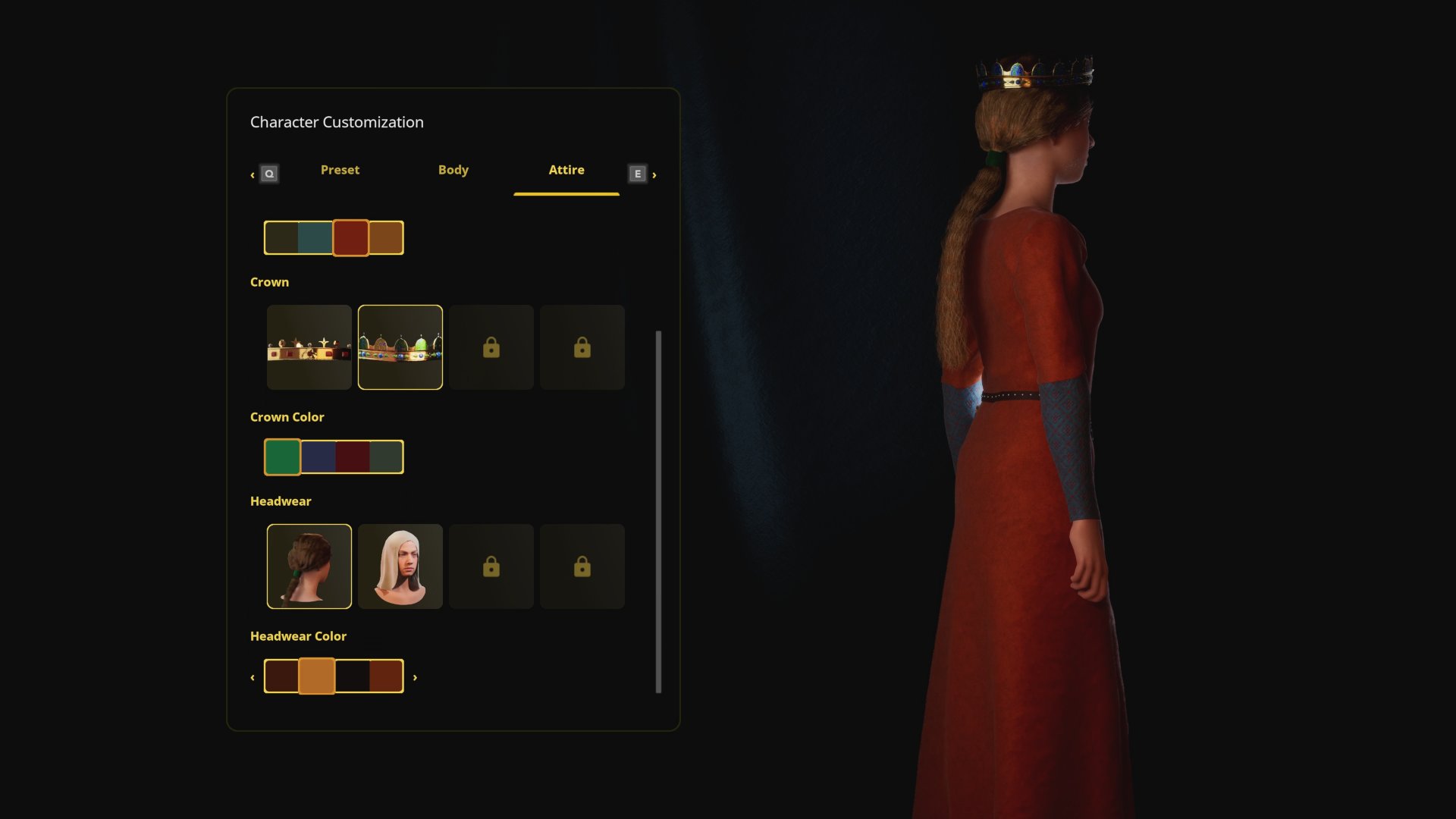The image size is (1456, 819).
Task: Choose the orange headwear color swatch
Action: click(317, 676)
